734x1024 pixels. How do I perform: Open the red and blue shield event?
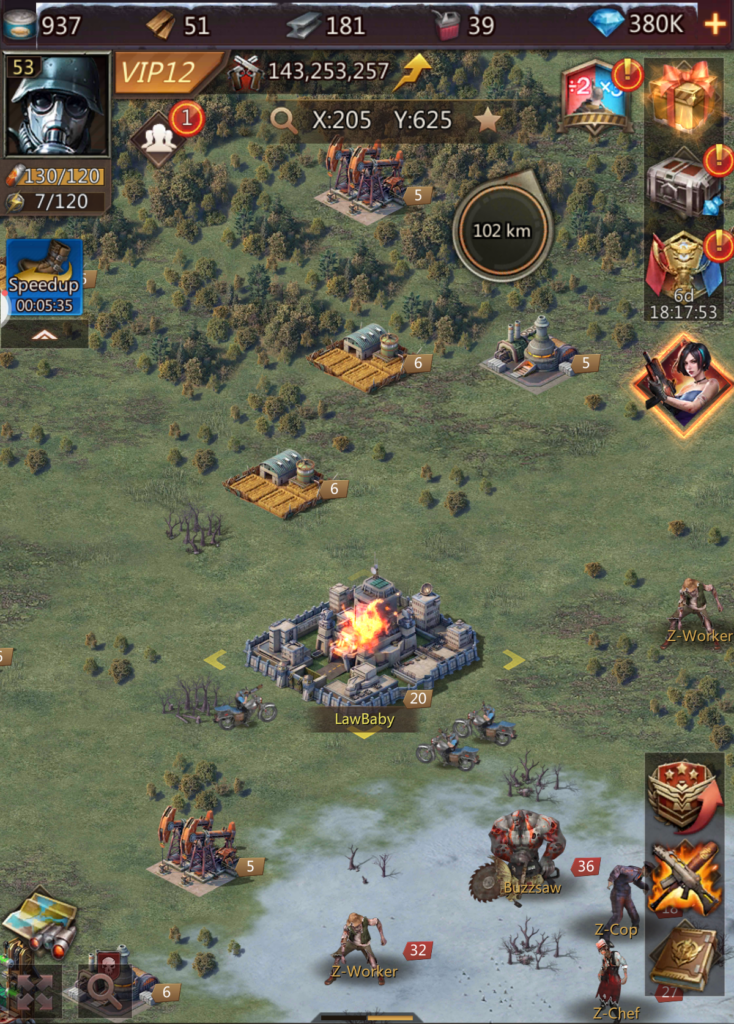tap(597, 97)
